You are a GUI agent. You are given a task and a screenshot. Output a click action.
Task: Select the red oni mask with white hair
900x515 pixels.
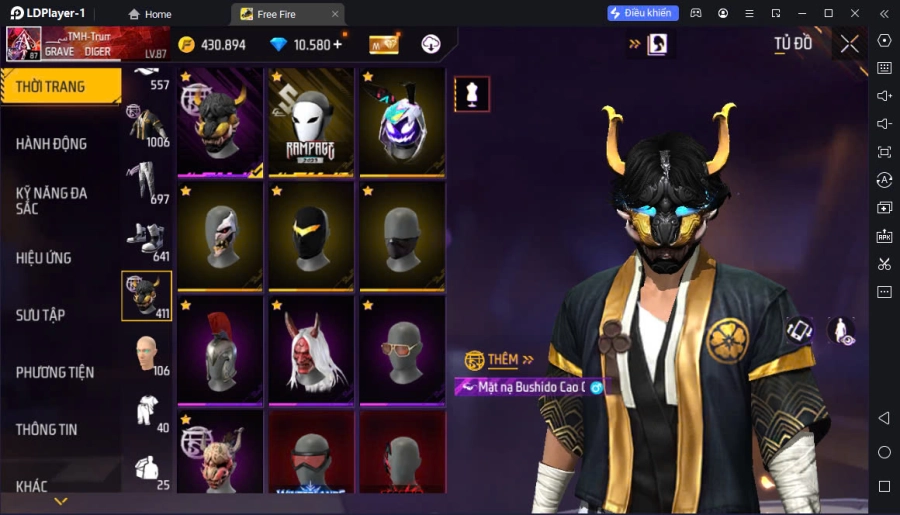(x=312, y=349)
